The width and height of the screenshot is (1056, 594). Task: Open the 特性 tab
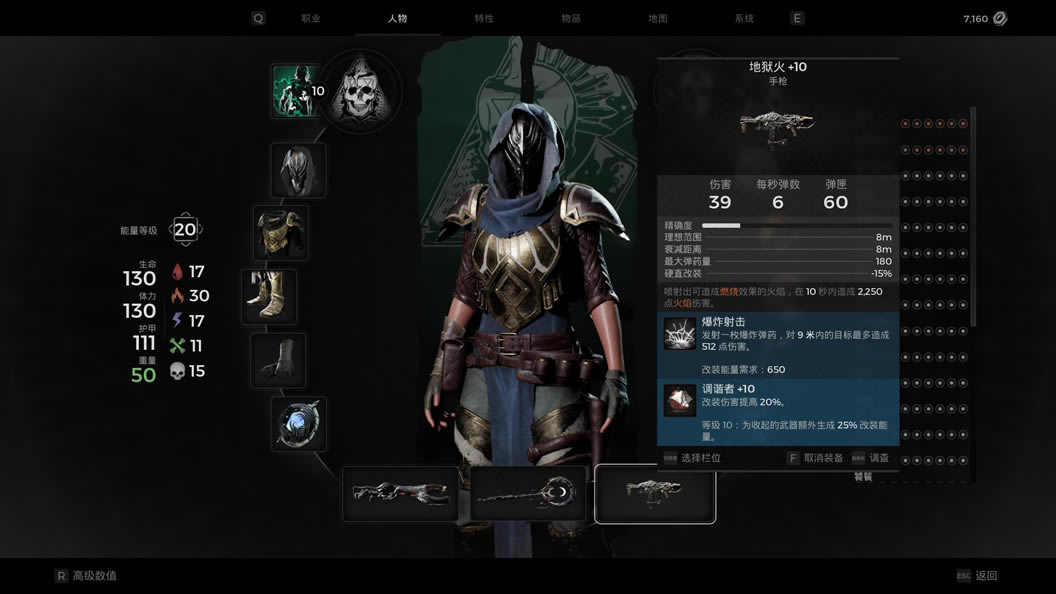tap(484, 18)
